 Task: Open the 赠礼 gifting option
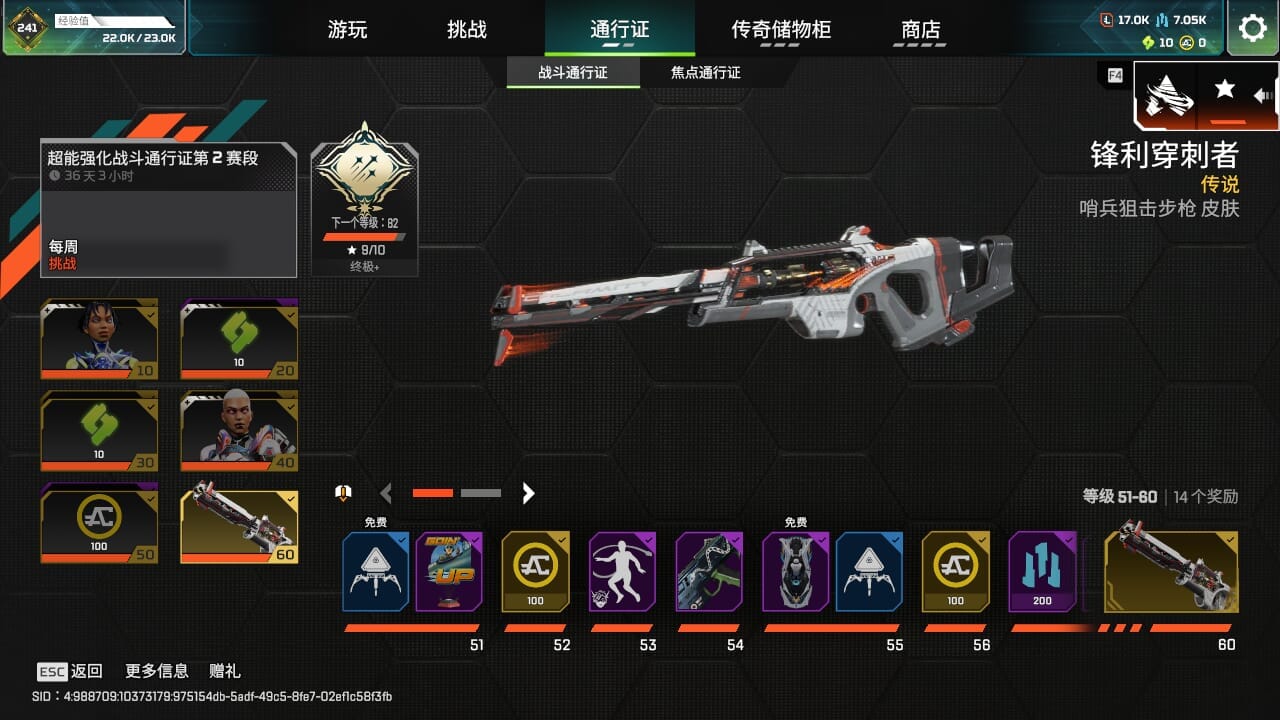point(225,671)
